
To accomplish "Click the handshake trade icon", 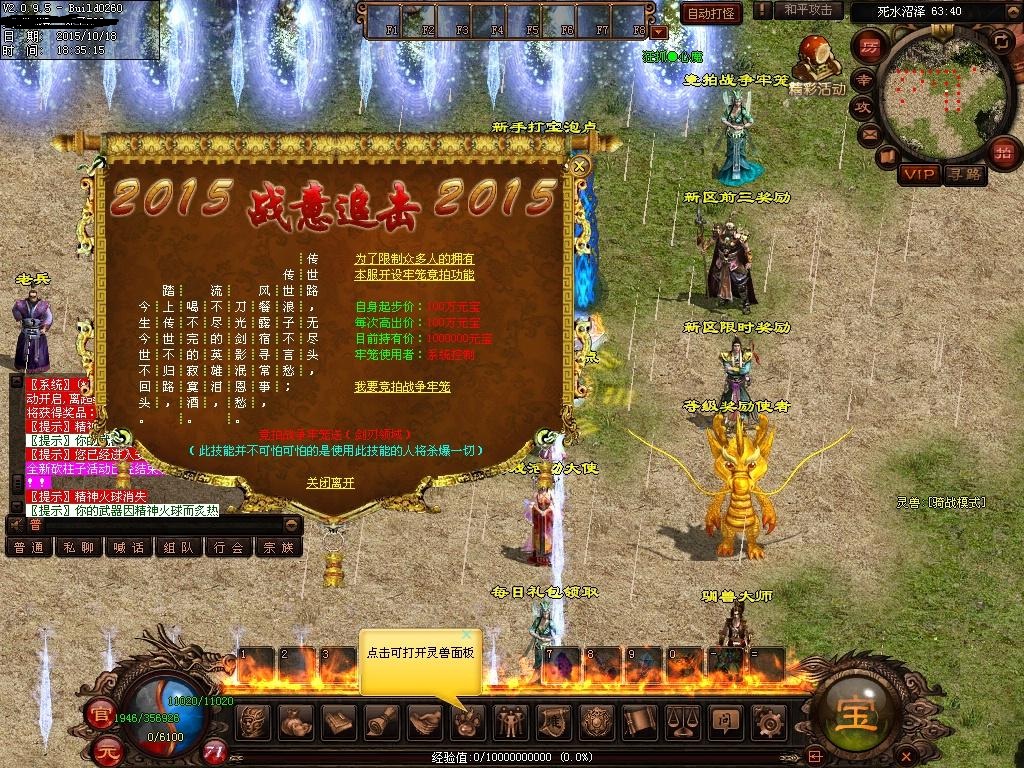I will pyautogui.click(x=424, y=721).
